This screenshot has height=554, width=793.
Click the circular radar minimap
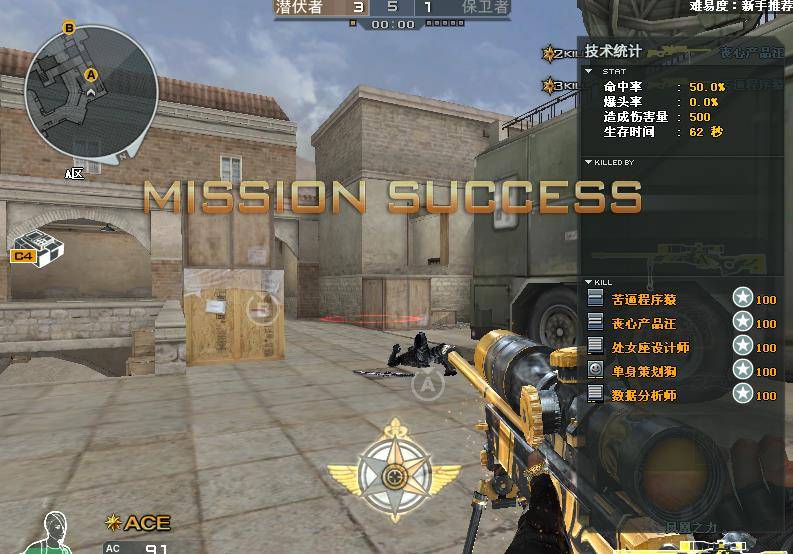[x=91, y=93]
